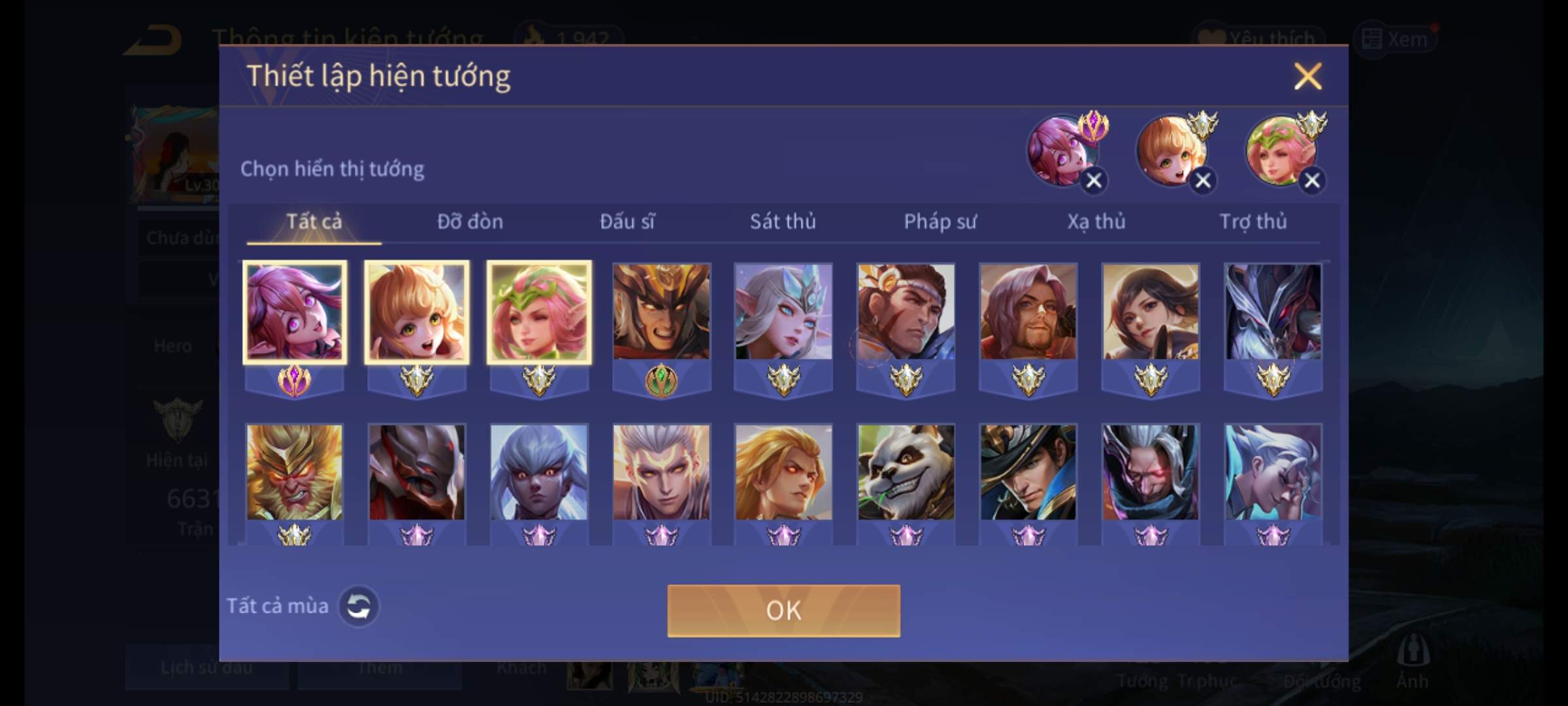Remove the flower-crowned hero from displayed slots

click(x=1312, y=180)
